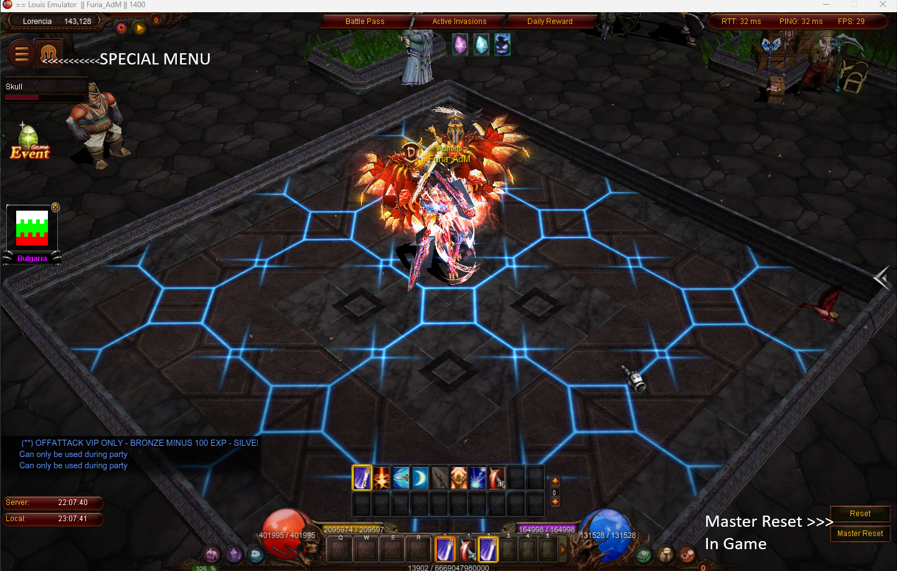Open the special menu icon
The width and height of the screenshot is (897, 571).
pyautogui.click(x=48, y=54)
